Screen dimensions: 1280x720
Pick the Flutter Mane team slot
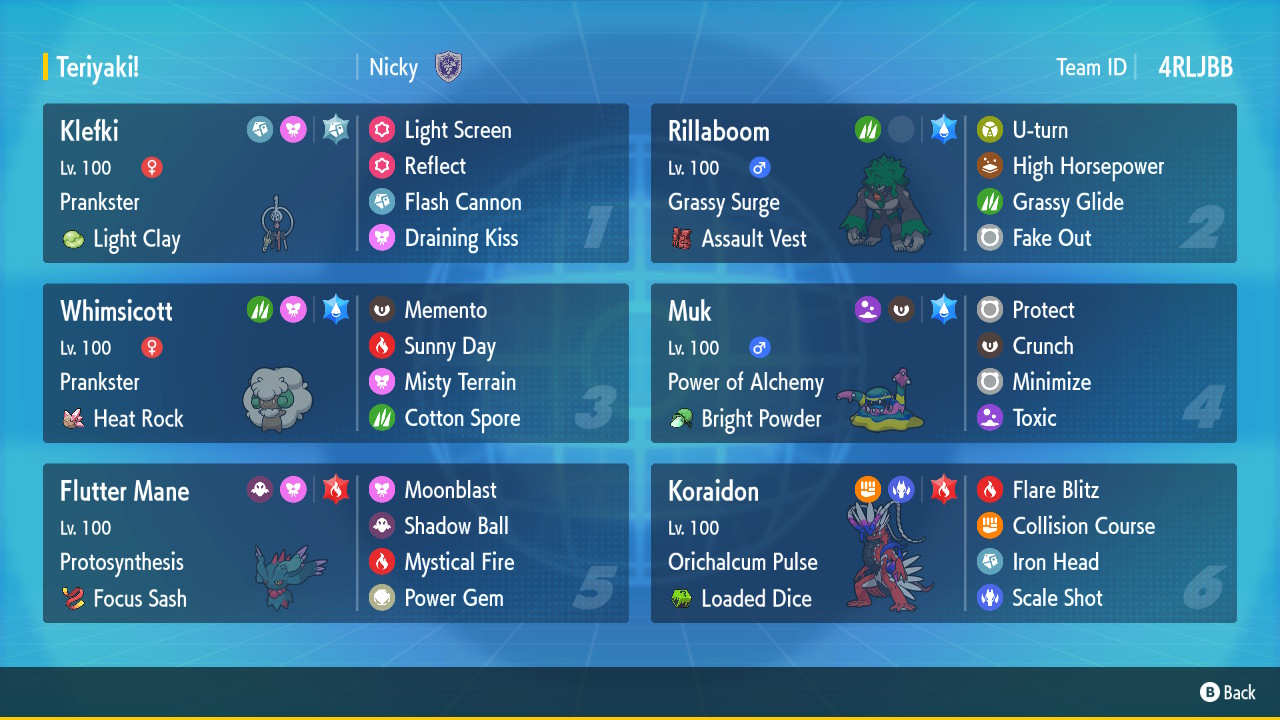(x=200, y=544)
